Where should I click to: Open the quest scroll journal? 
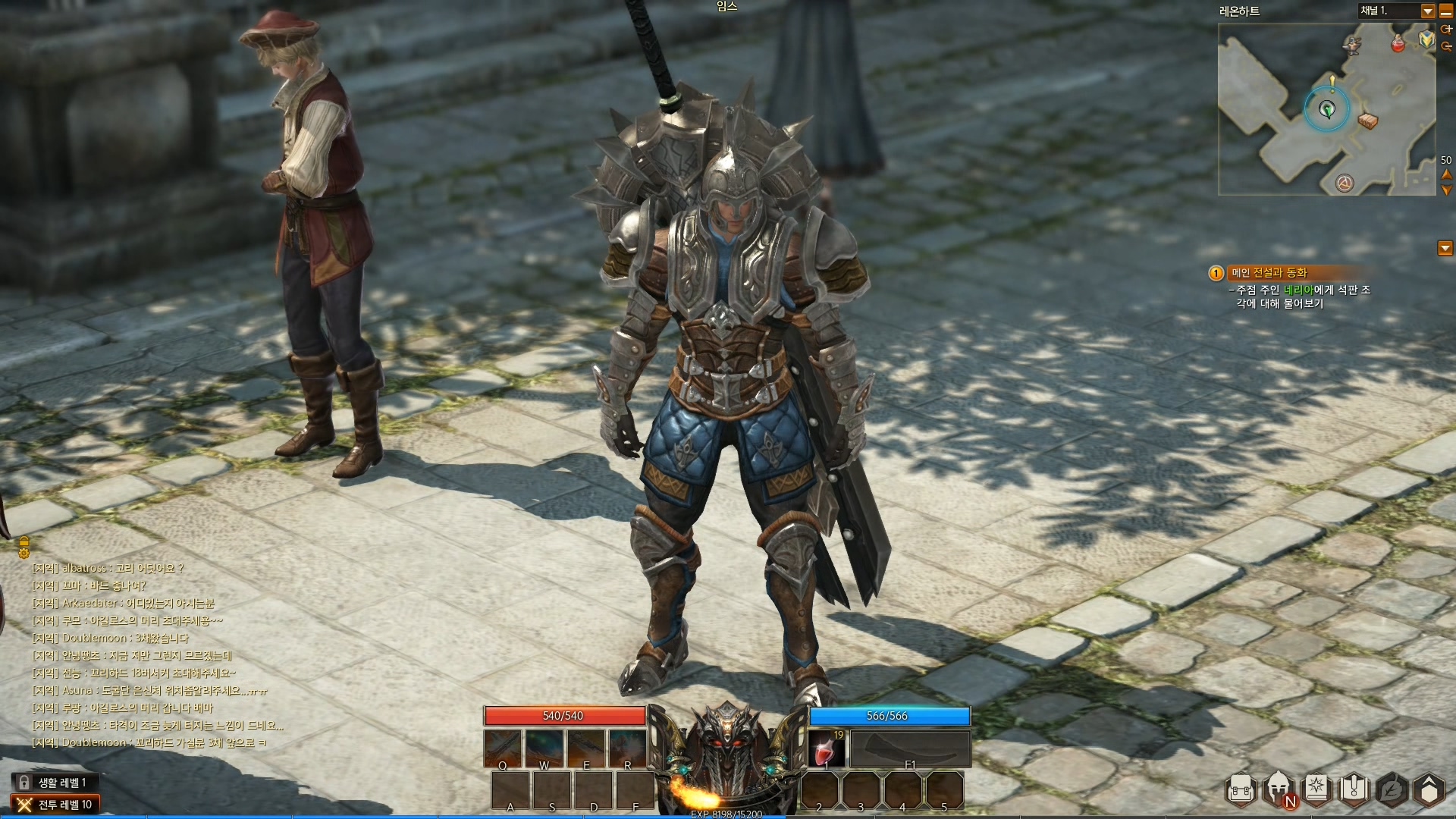tap(1354, 789)
